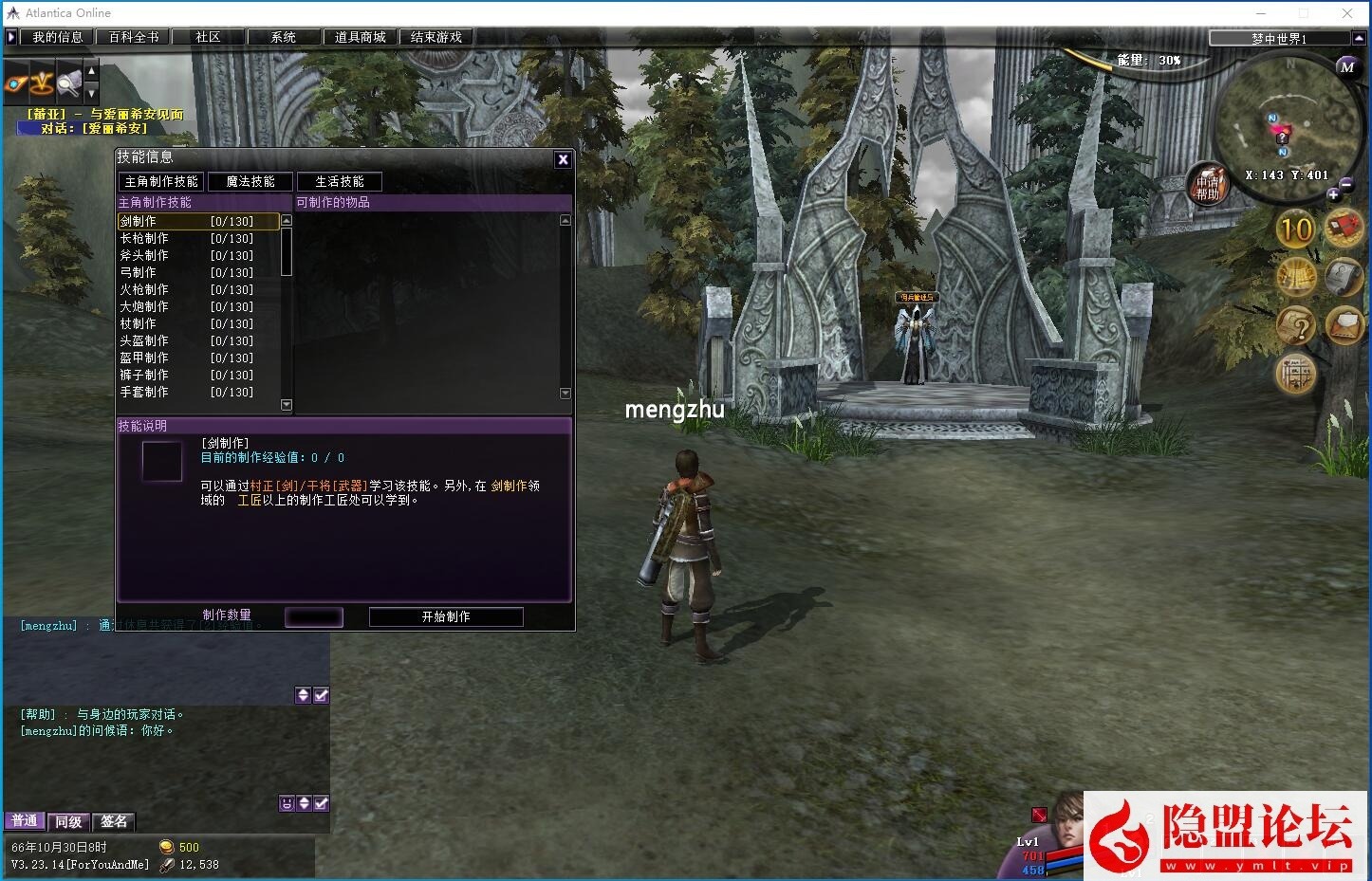Viewport: 1372px width, 881px height.
Task: Click the 申请帮助 help request button
Action: [x=1207, y=183]
